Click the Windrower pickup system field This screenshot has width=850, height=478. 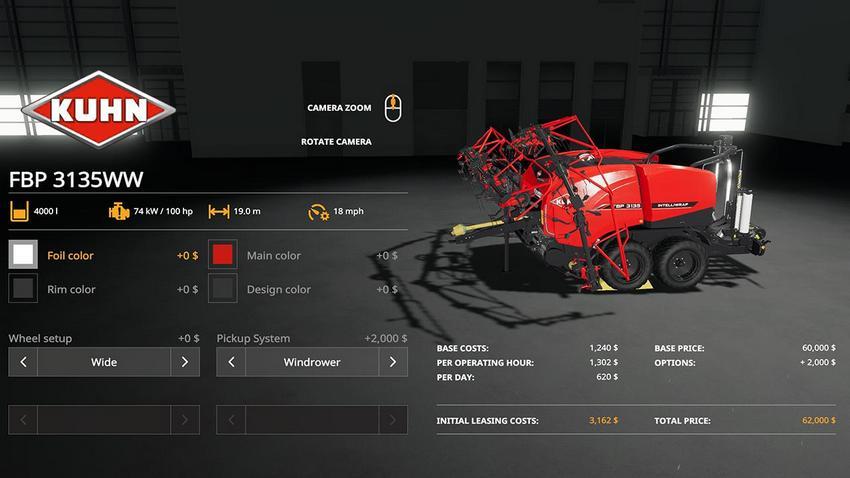click(x=312, y=362)
